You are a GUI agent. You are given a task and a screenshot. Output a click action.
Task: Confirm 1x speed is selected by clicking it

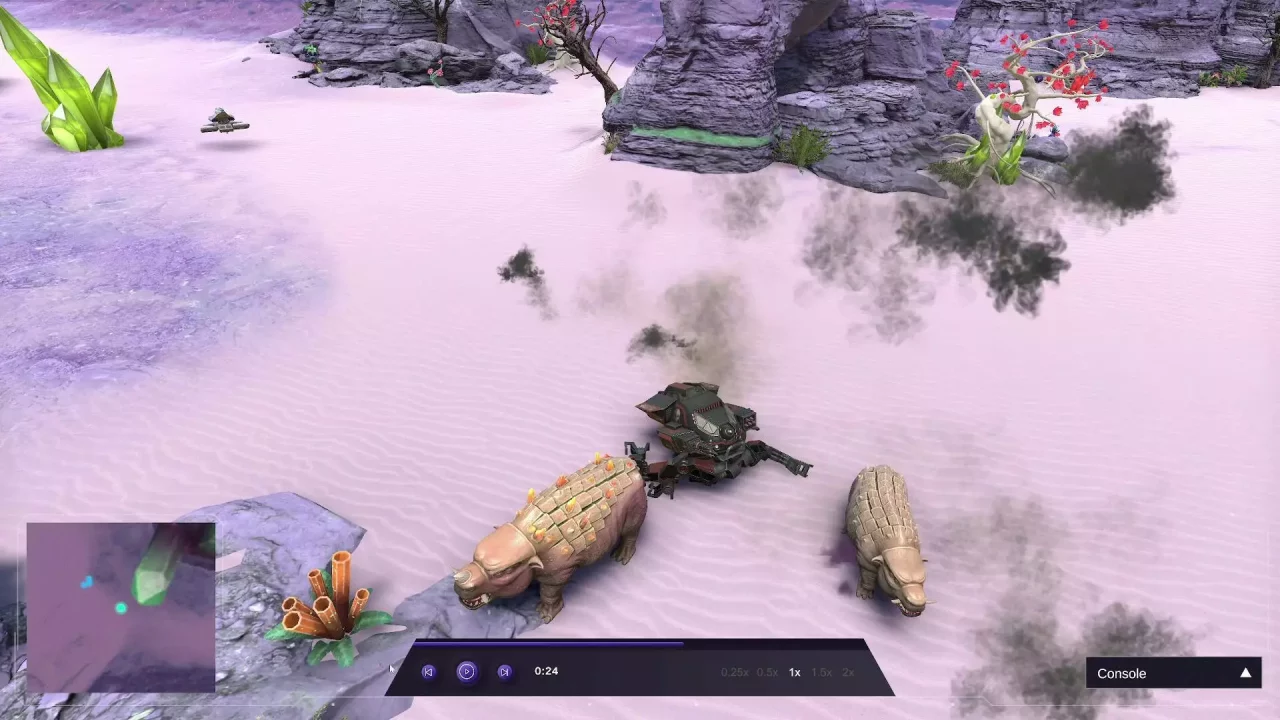pos(794,673)
